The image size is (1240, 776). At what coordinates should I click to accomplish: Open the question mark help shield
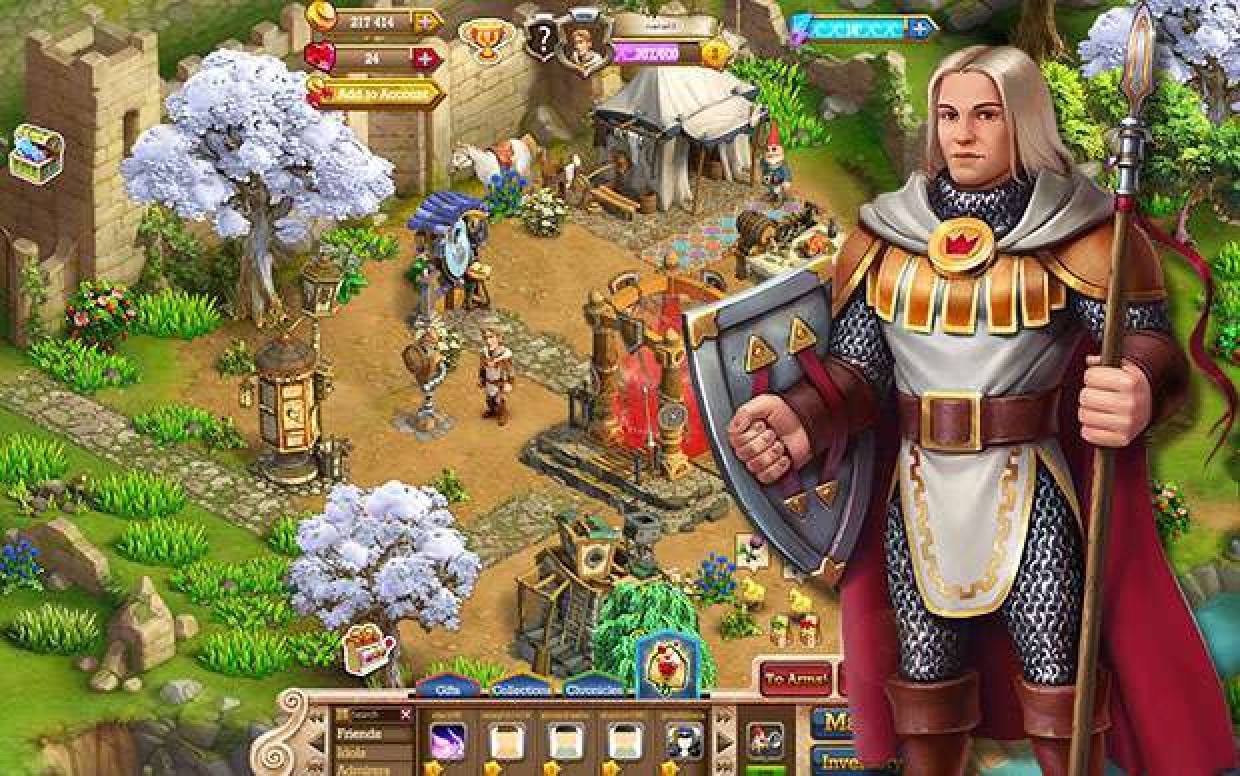[x=542, y=40]
